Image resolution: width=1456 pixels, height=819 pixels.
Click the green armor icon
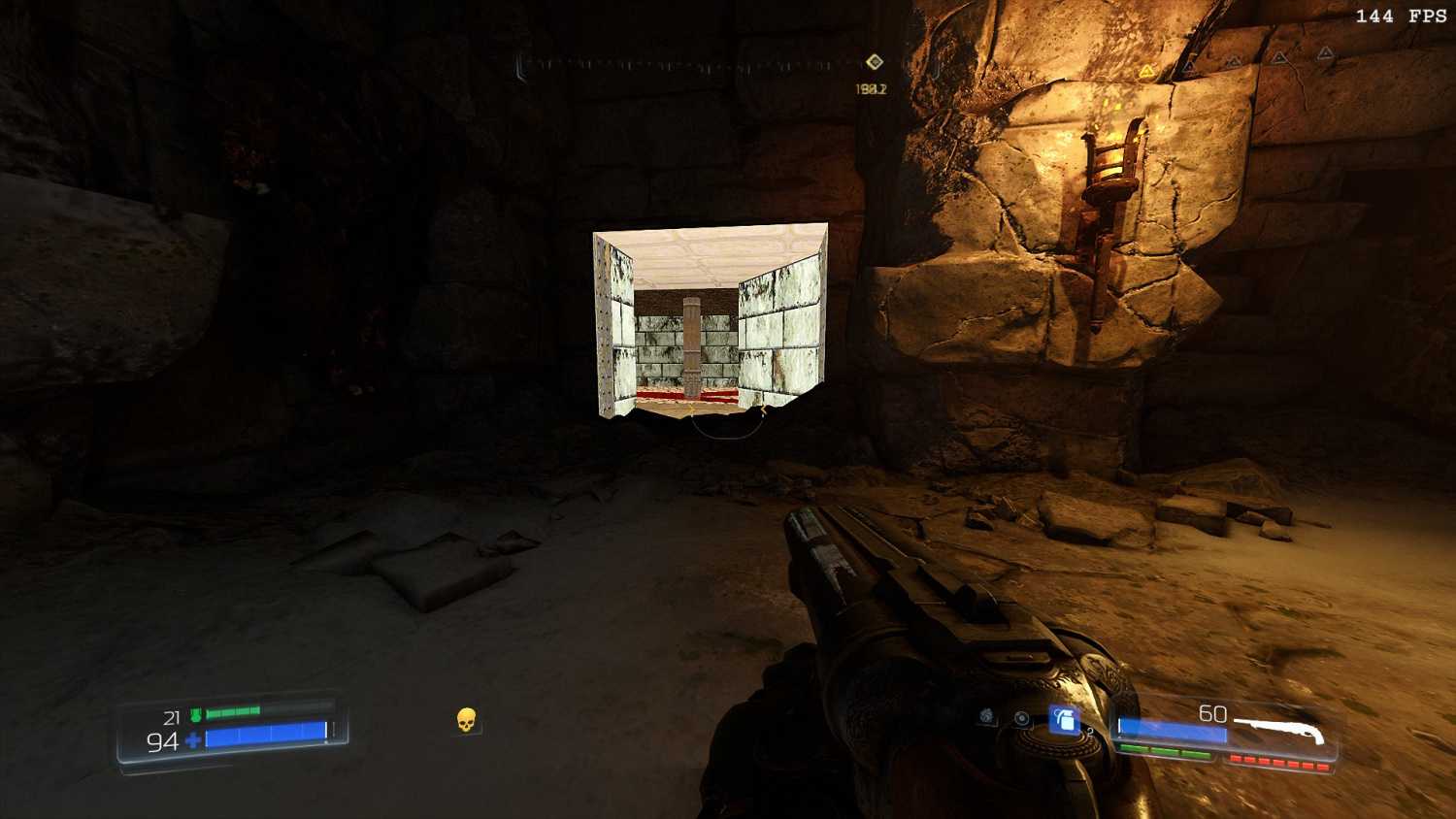click(195, 715)
